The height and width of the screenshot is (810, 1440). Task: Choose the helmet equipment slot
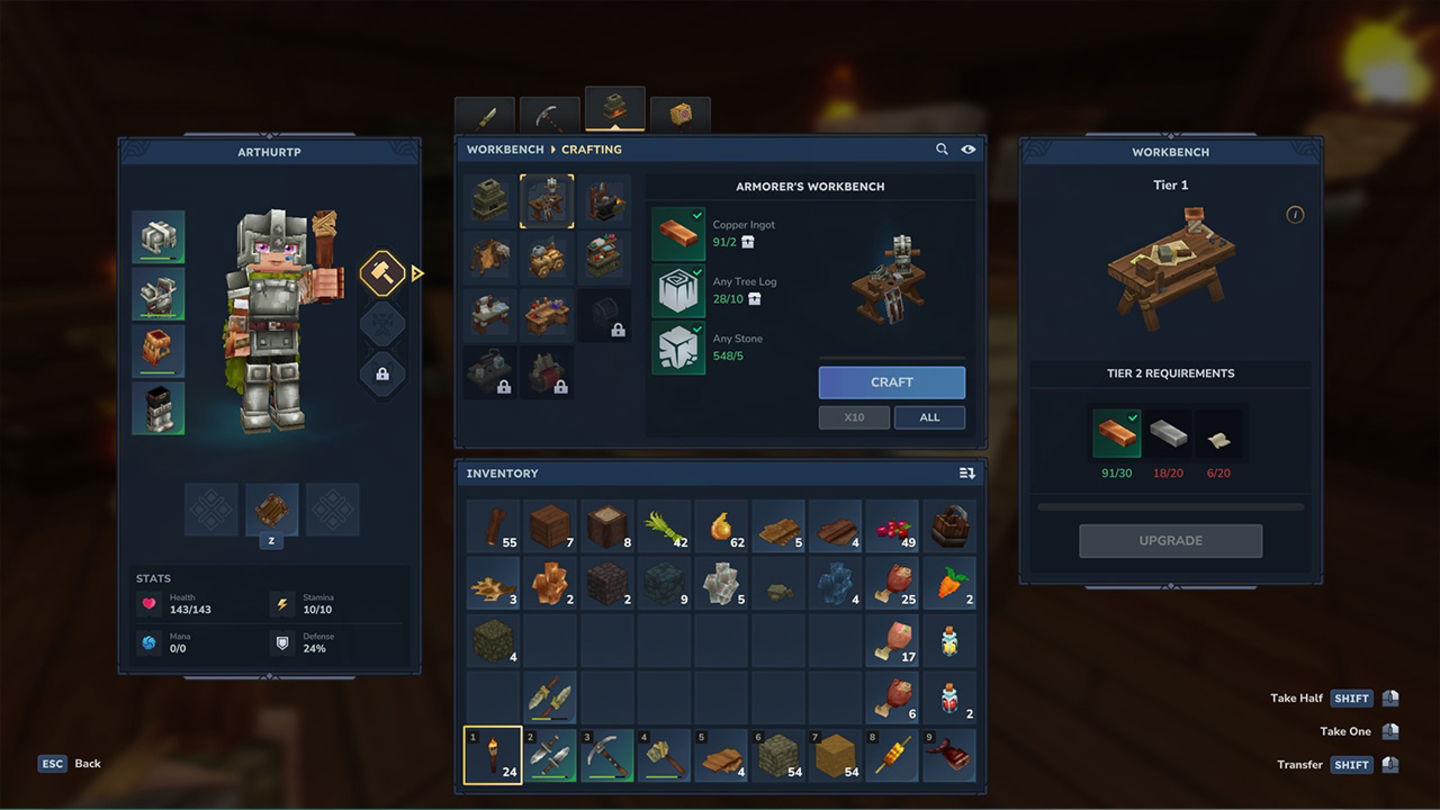(x=158, y=237)
